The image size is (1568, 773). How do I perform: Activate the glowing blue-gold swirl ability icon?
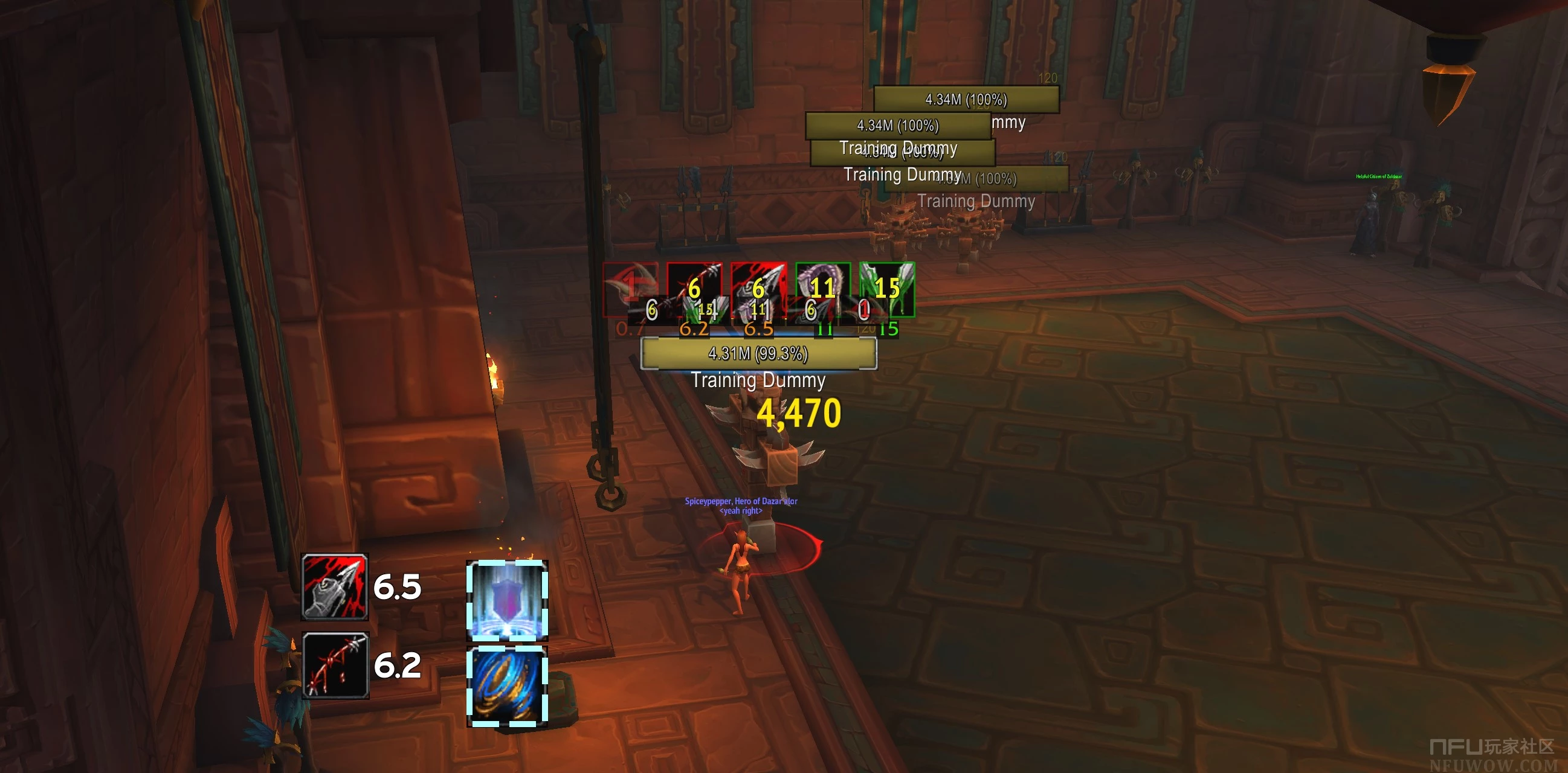click(506, 687)
